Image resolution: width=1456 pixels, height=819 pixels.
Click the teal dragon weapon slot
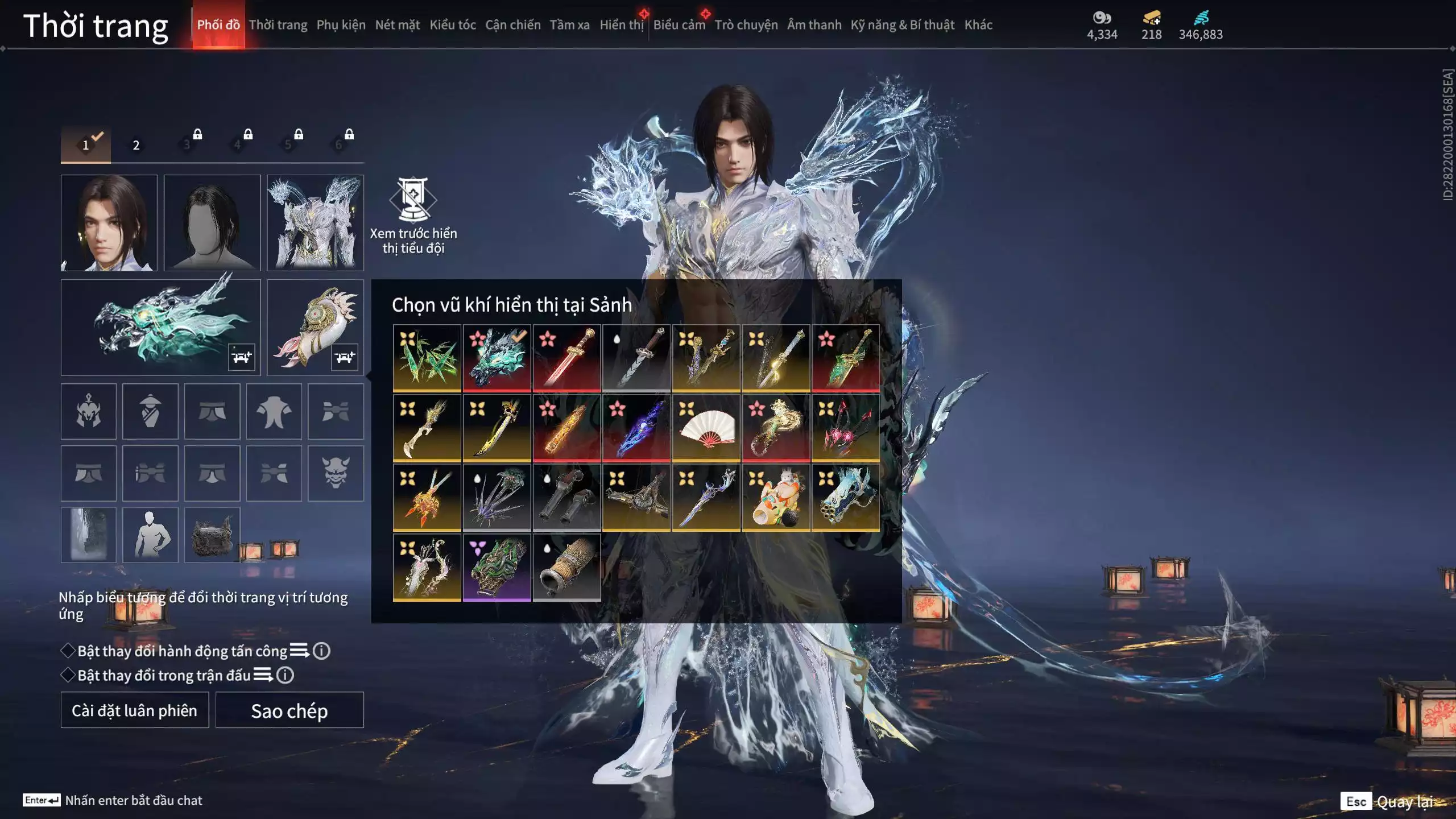point(161,327)
